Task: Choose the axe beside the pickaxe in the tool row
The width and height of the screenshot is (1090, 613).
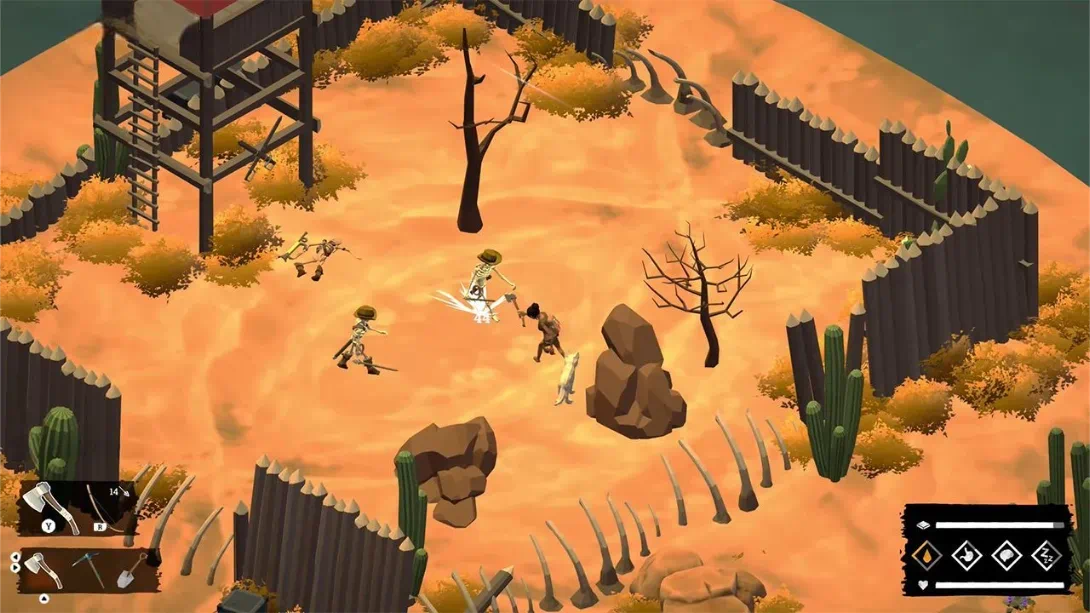Action: [42, 570]
